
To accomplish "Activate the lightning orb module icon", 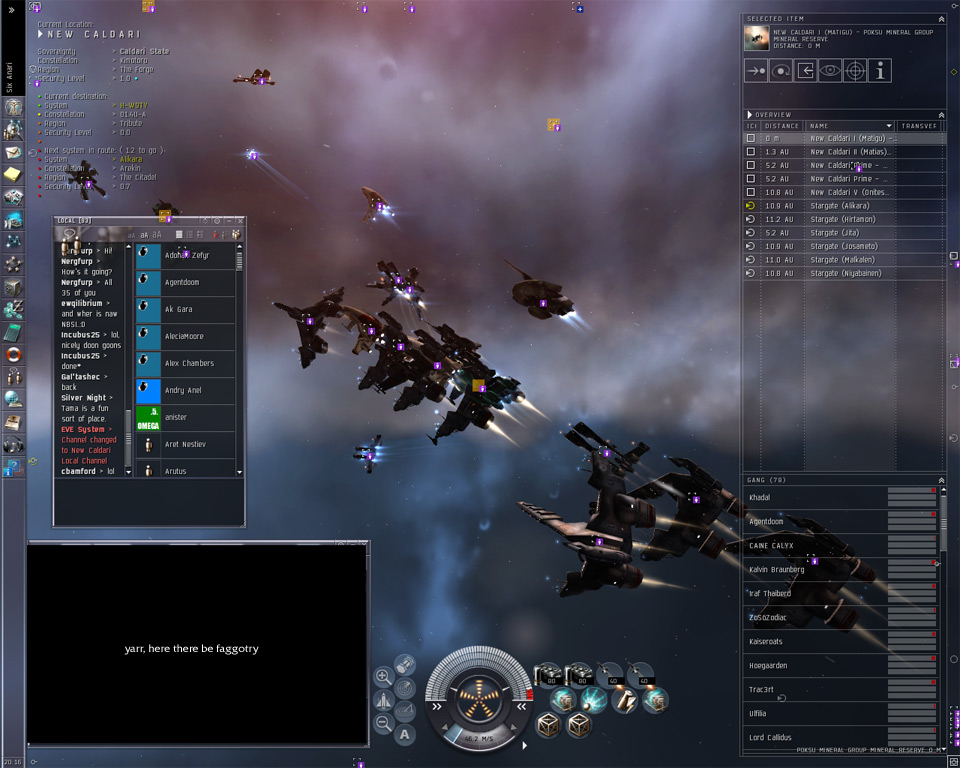I will point(593,699).
